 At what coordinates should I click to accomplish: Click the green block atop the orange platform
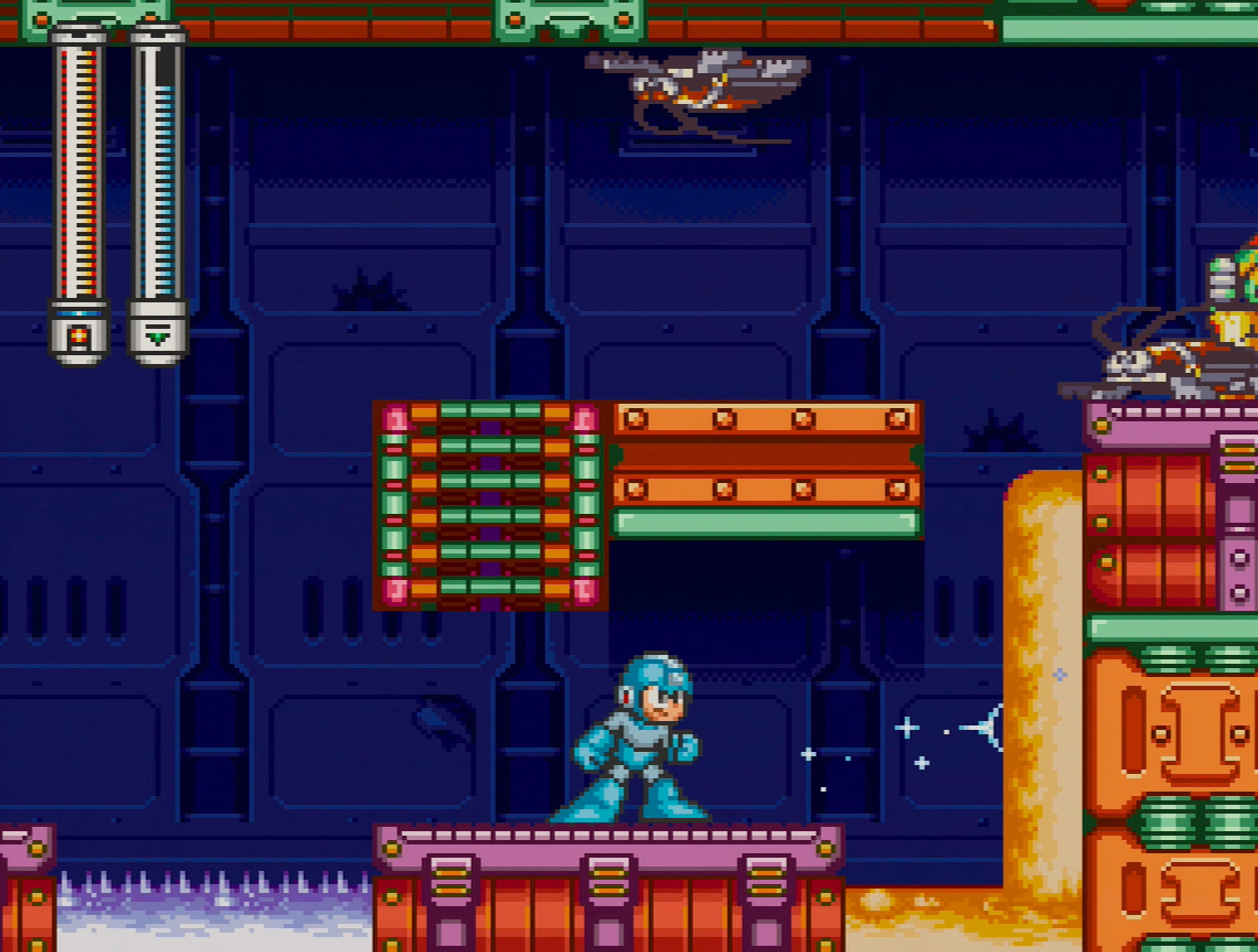click(763, 523)
